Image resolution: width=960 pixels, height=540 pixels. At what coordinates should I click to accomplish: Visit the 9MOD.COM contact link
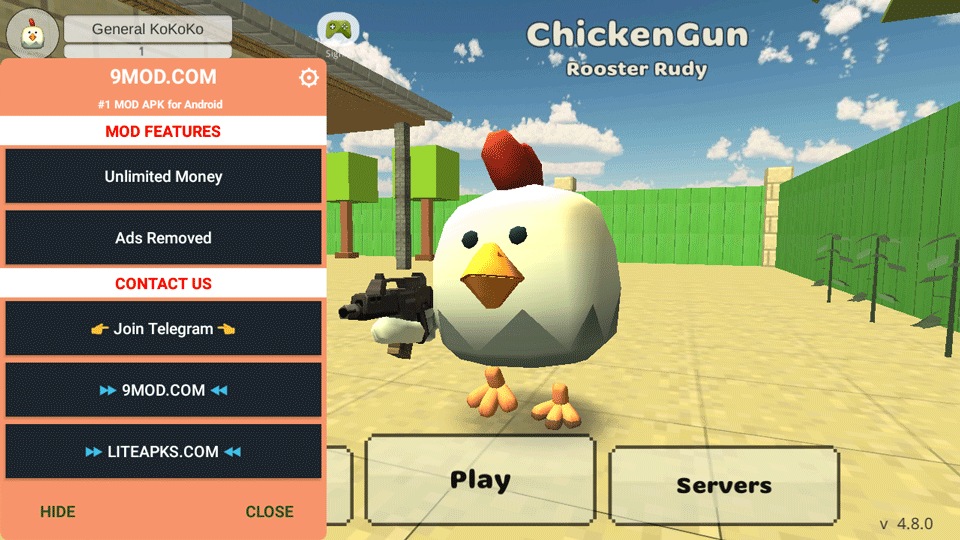click(x=164, y=390)
